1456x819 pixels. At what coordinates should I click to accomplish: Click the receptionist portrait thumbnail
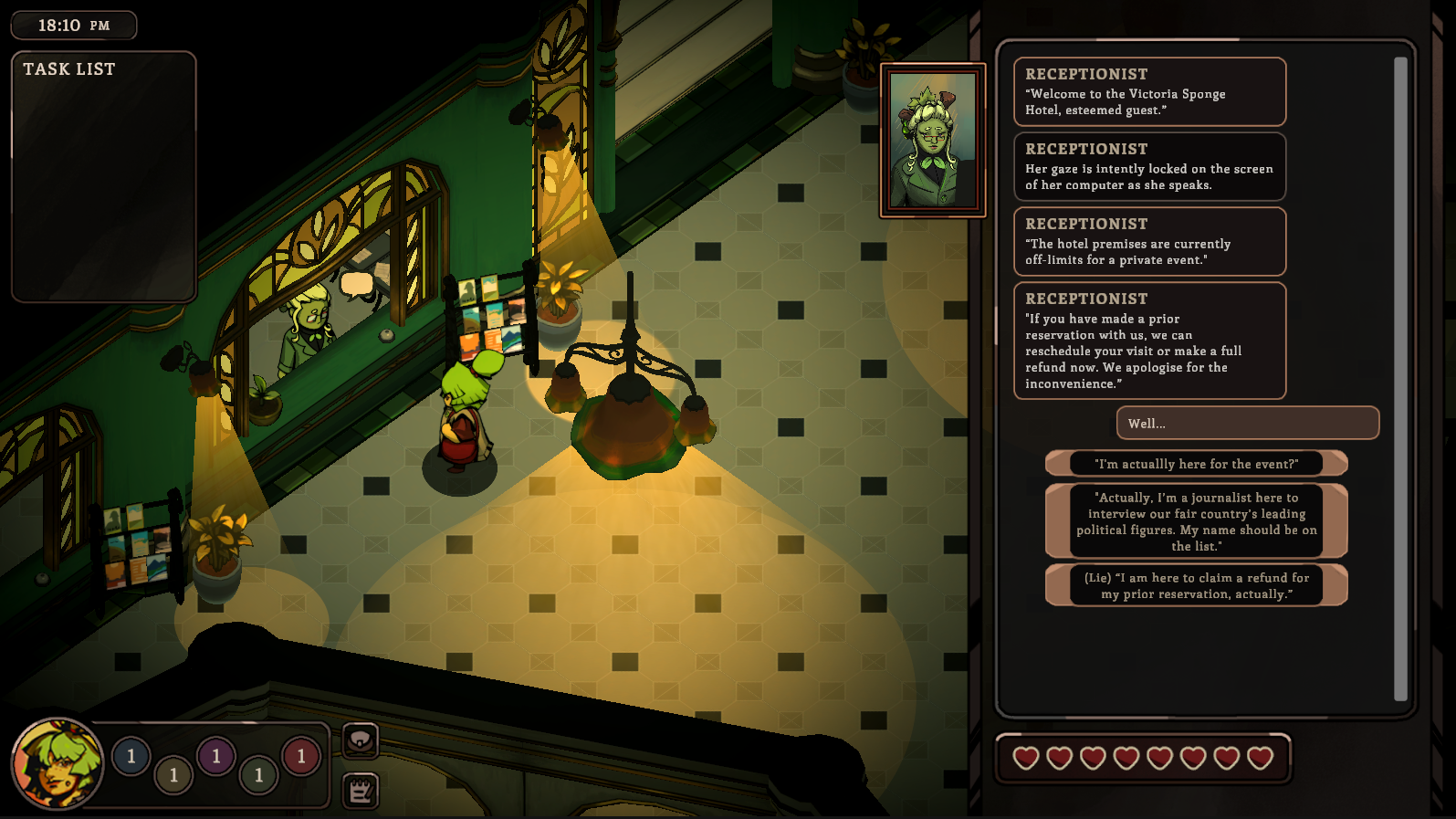pos(932,141)
